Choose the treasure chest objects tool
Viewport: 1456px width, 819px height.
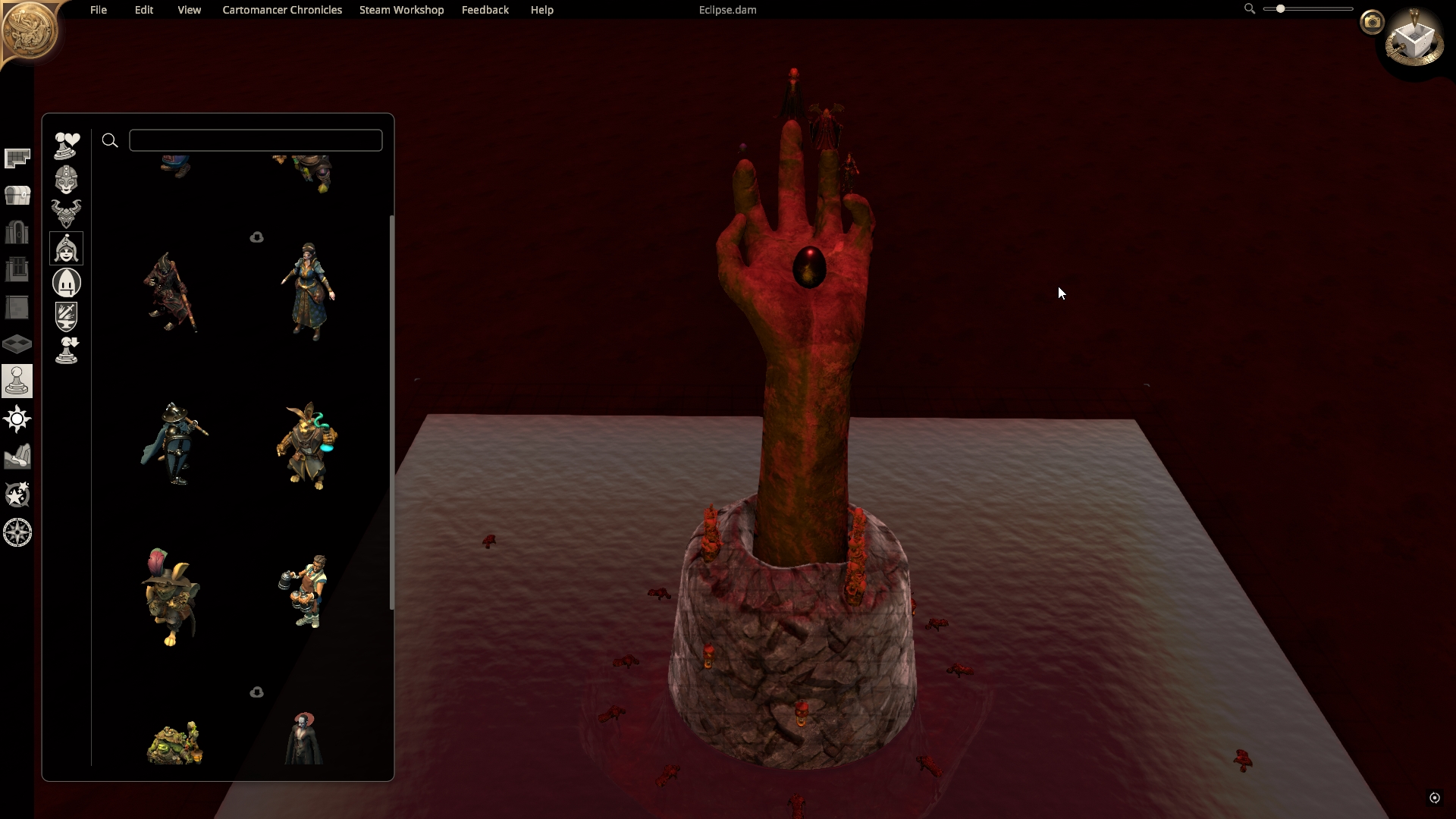pos(17,196)
